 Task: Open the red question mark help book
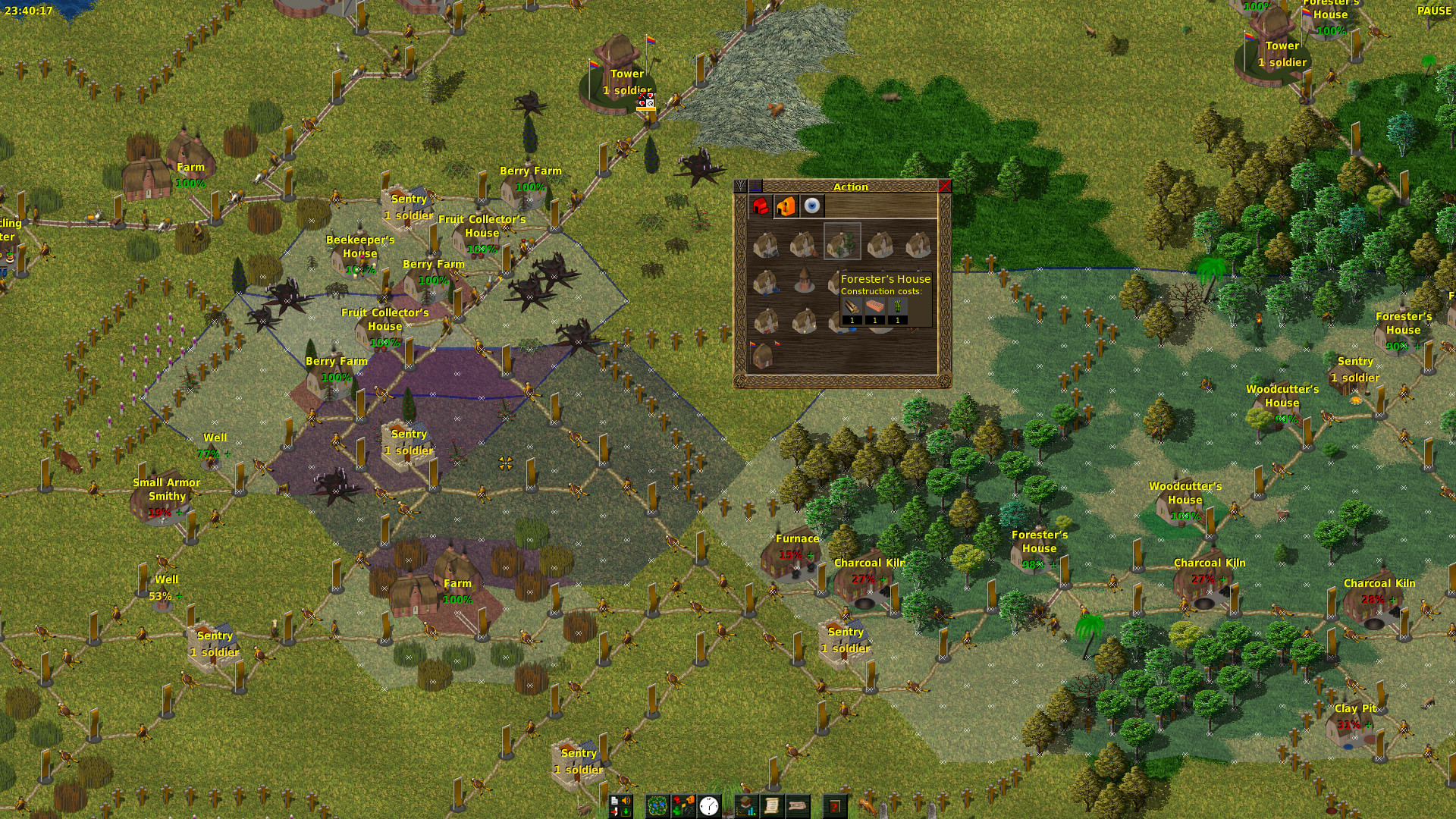[835, 806]
